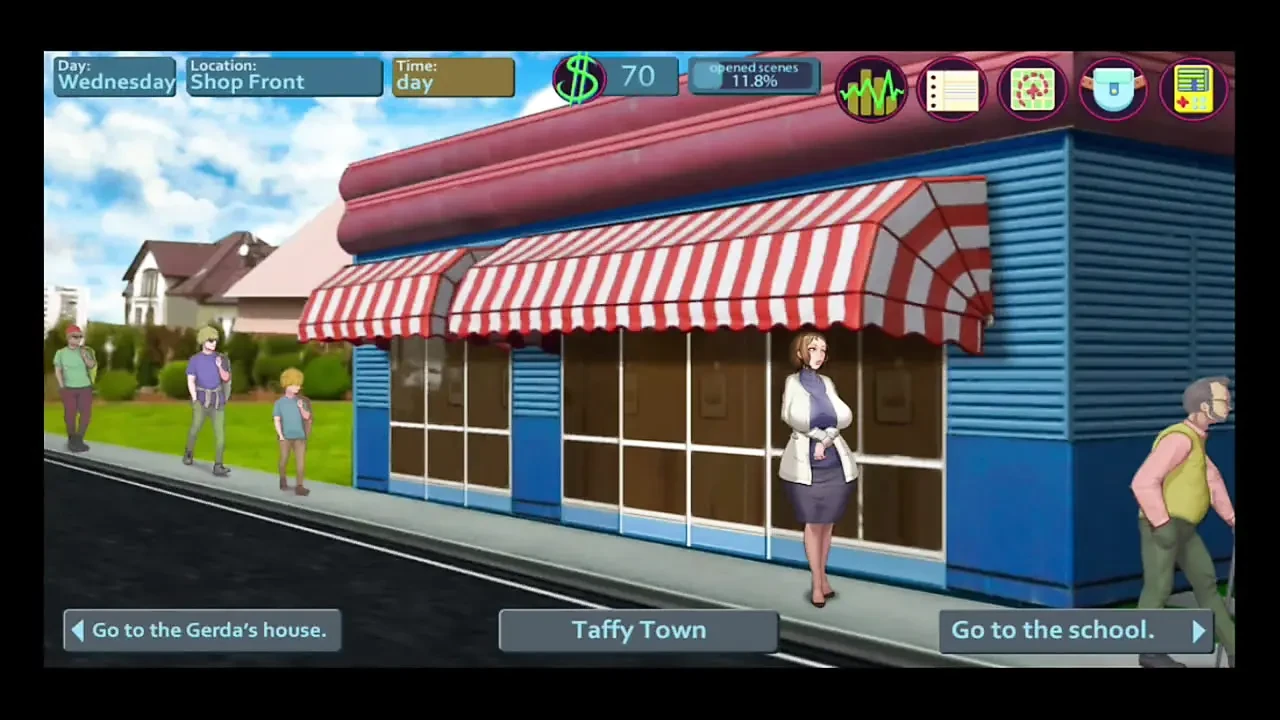Click the left arrow on Gerda's house button
The height and width of the screenshot is (720, 1280).
click(78, 630)
